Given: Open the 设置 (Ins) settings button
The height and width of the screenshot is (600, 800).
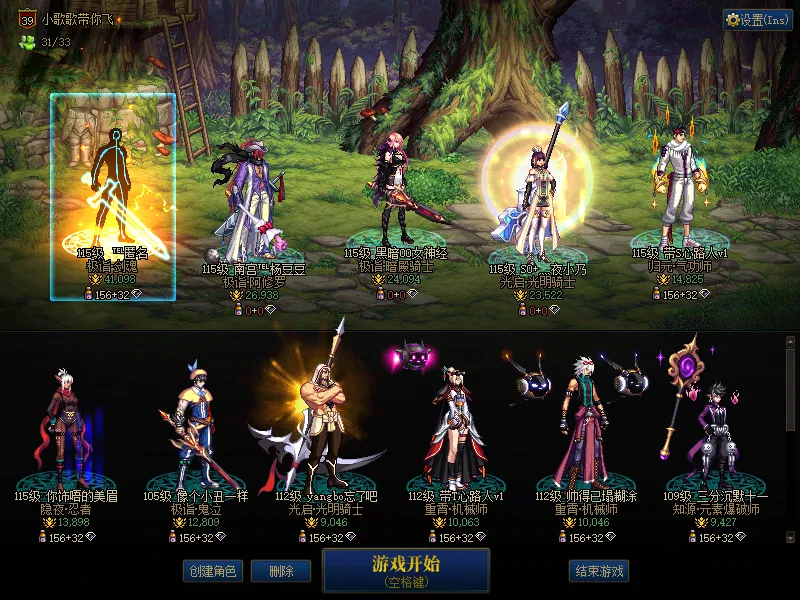Looking at the screenshot, I should tap(757, 20).
